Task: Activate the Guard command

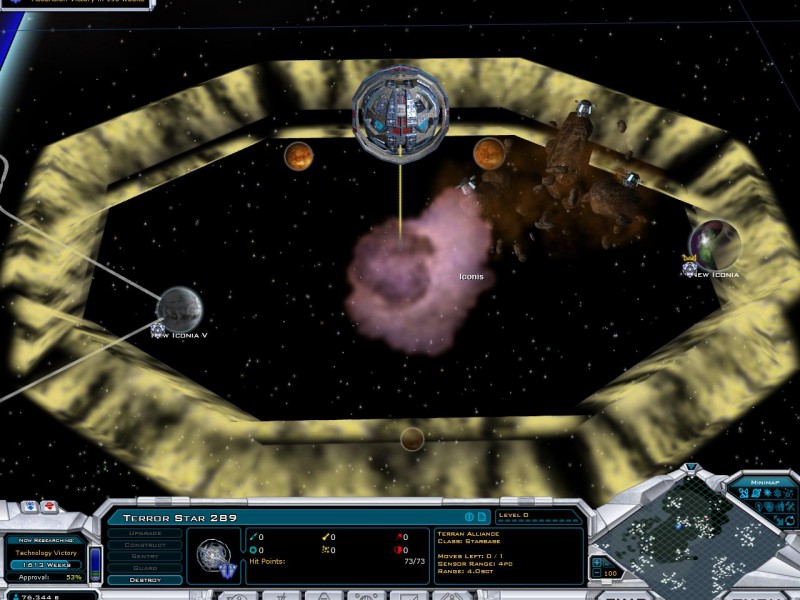Action: coord(145,569)
